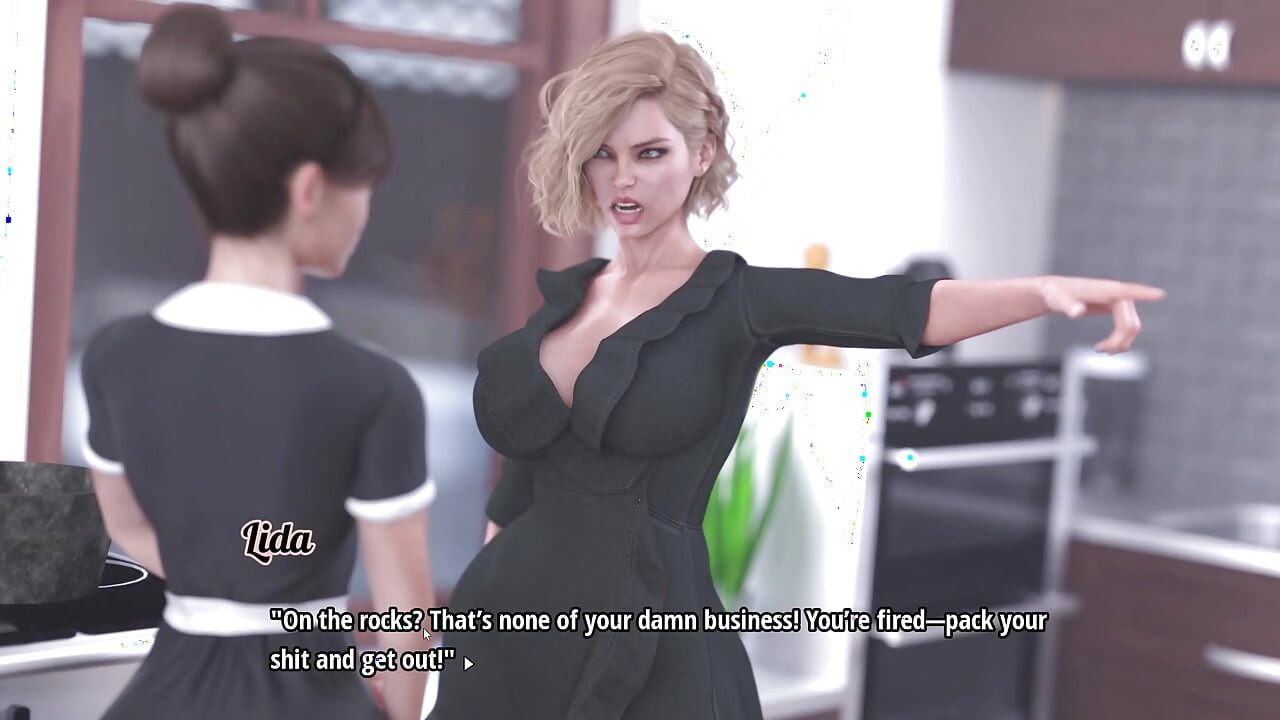Select the Lida name label

pos(280,541)
